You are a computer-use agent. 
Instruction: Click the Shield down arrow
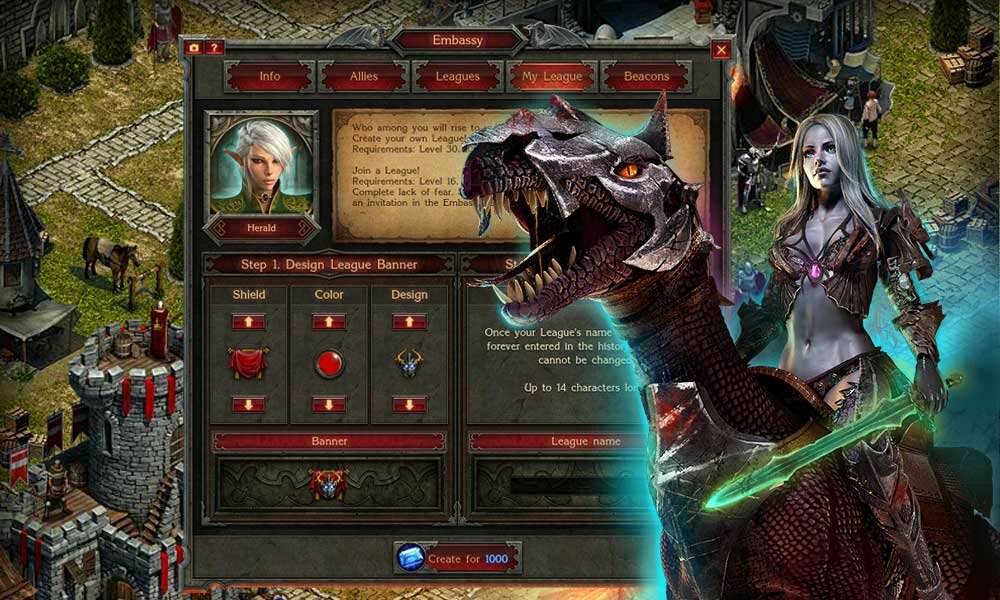(248, 404)
